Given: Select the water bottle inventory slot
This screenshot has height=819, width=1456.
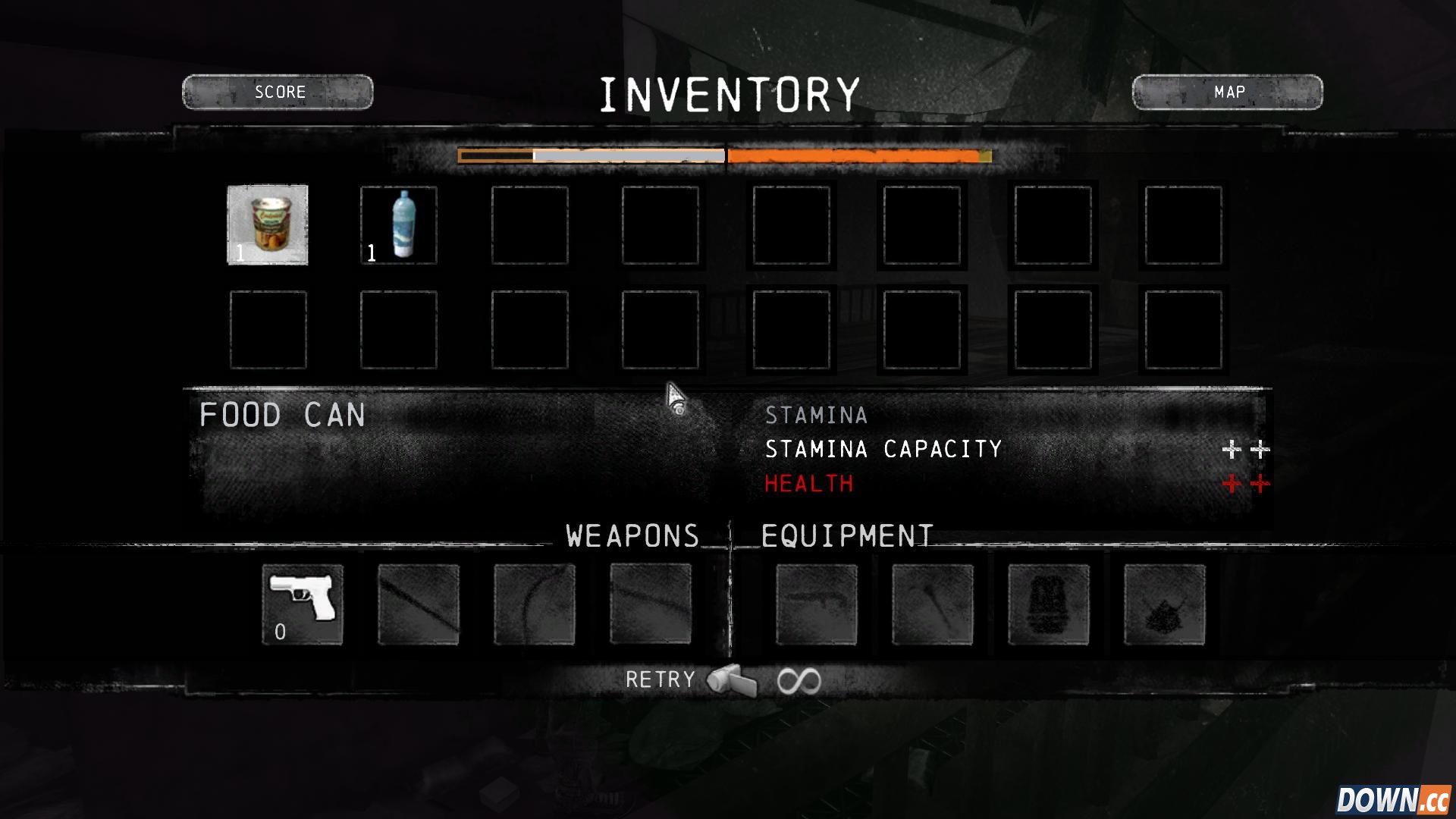Looking at the screenshot, I should 399,224.
